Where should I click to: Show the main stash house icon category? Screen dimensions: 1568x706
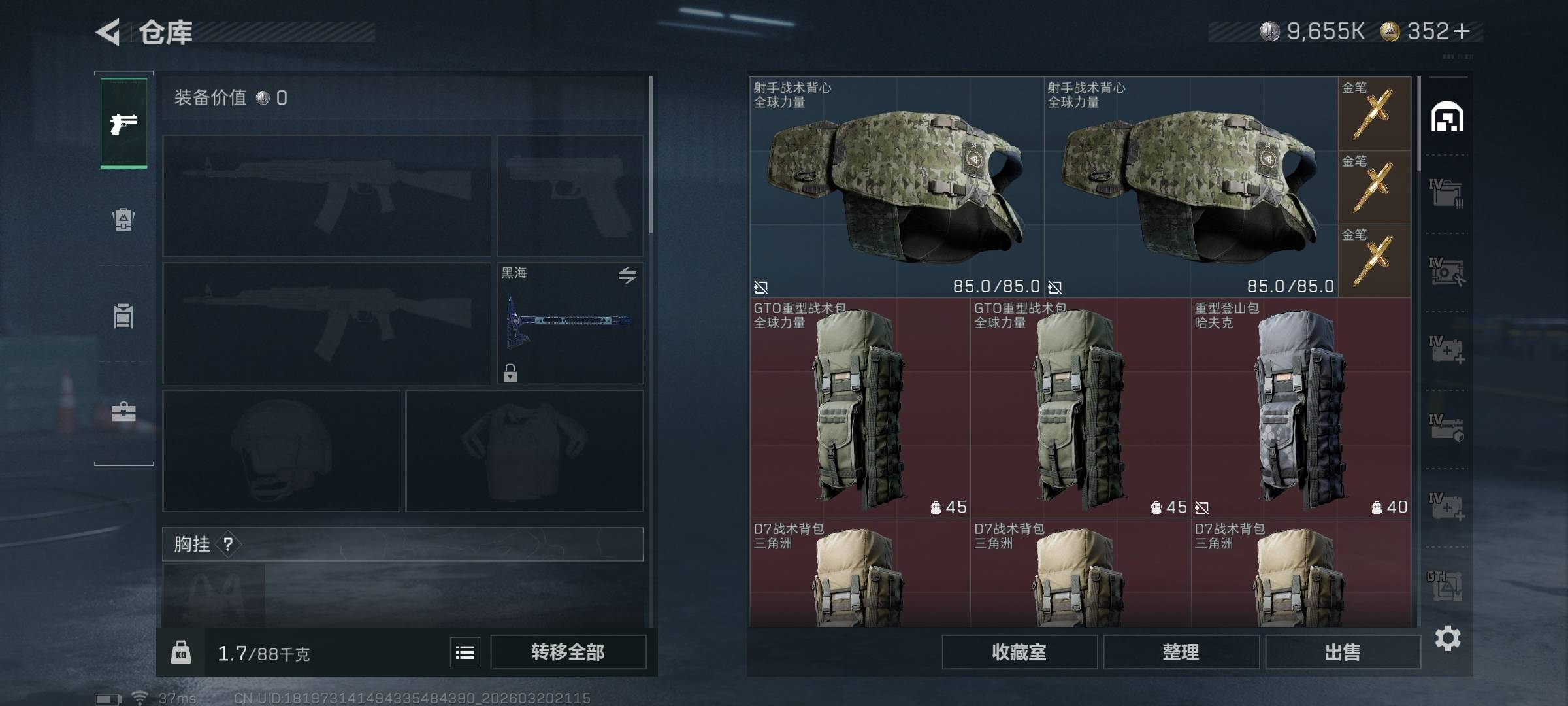tap(1447, 118)
